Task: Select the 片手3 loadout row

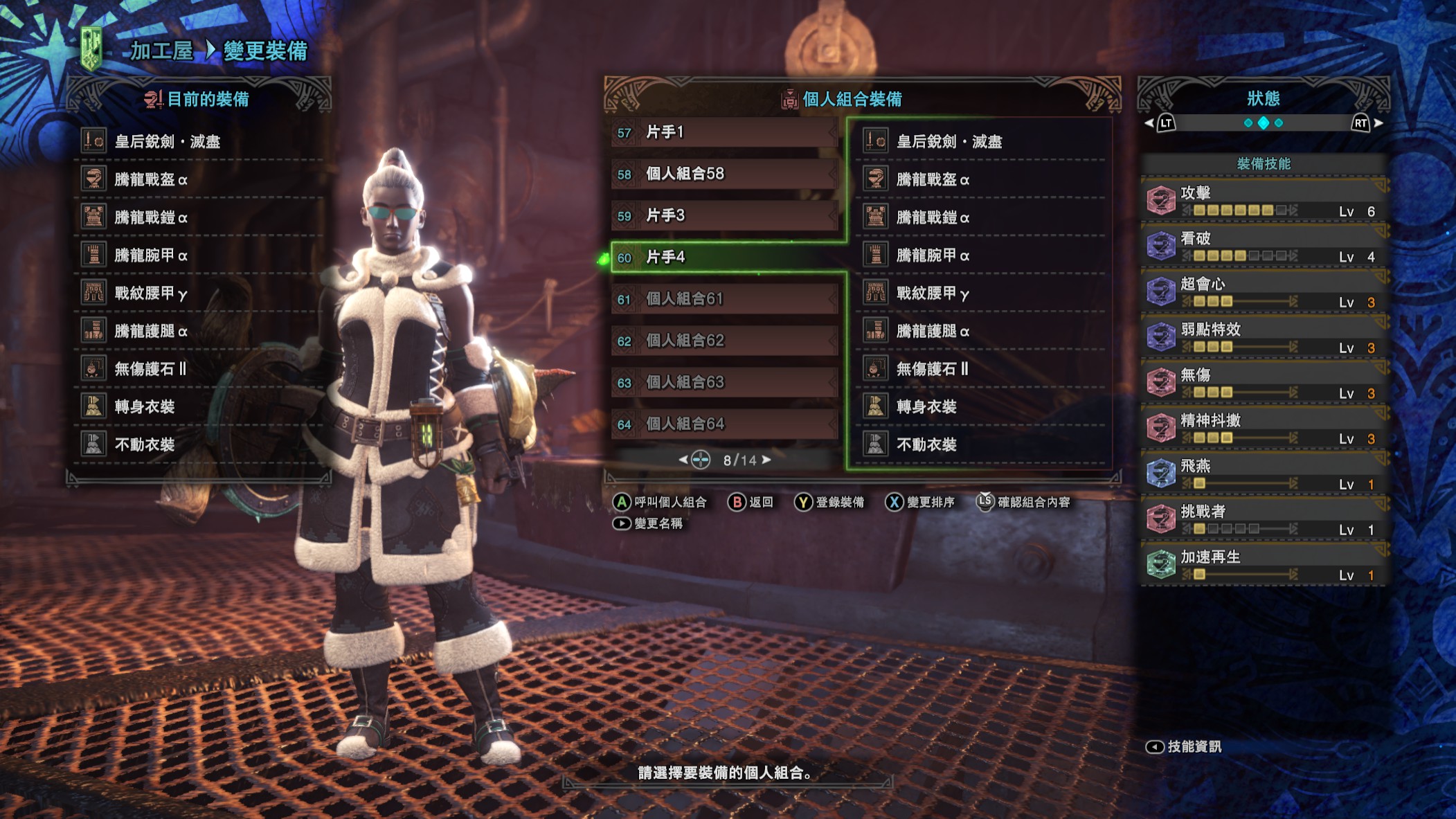Action: pos(723,215)
